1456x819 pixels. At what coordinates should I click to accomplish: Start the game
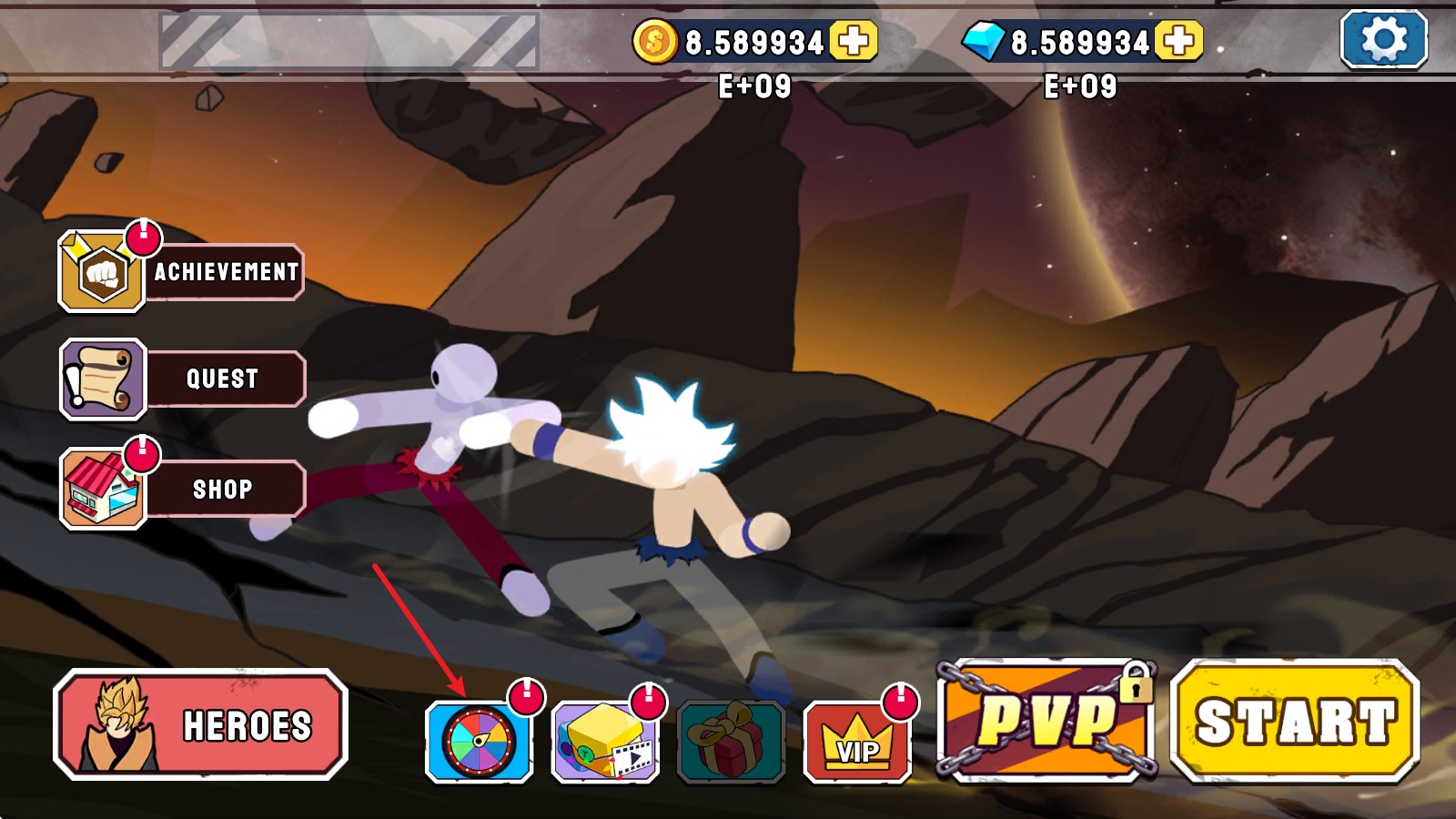click(1295, 721)
